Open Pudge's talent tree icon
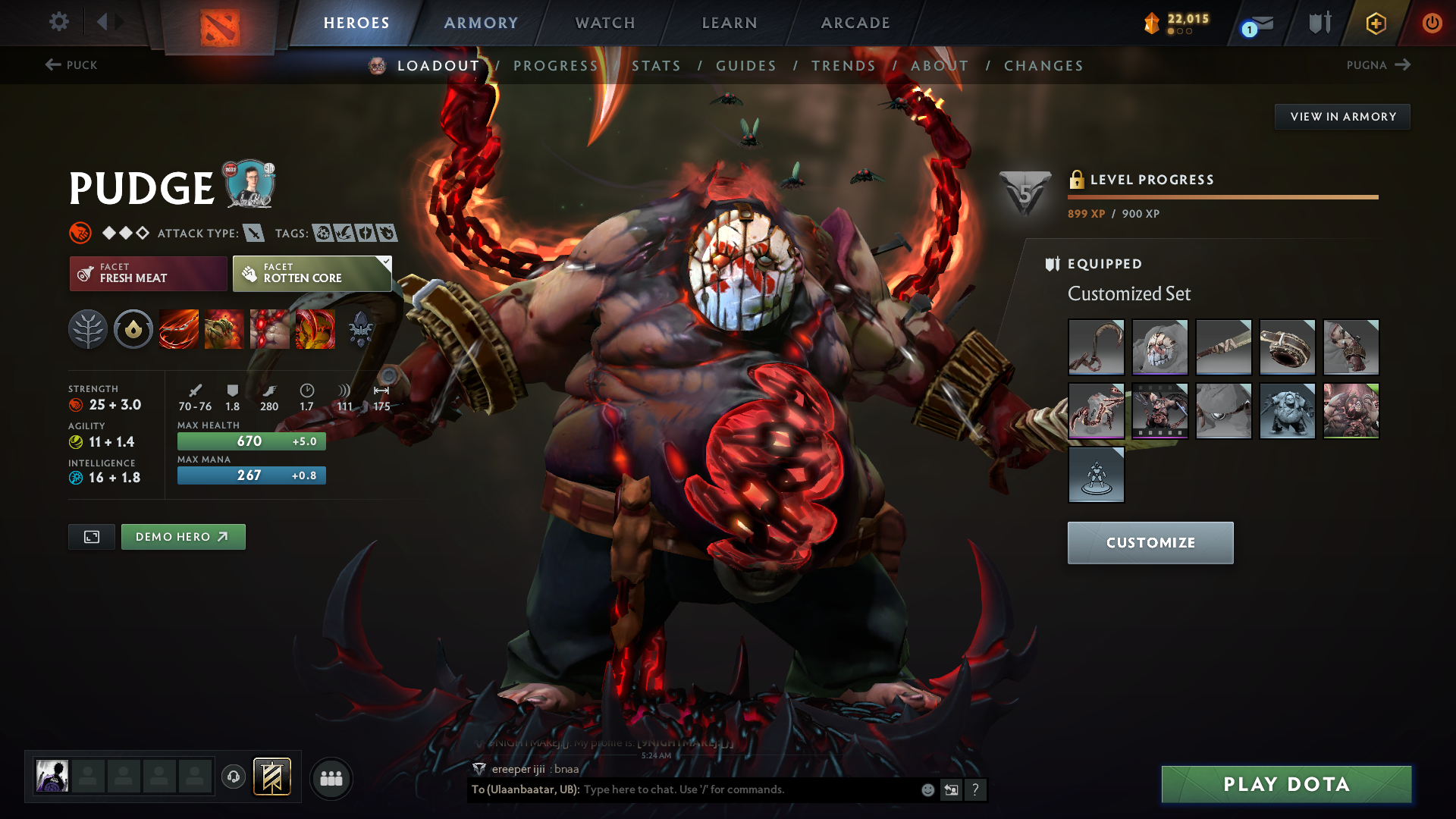 pos(88,329)
